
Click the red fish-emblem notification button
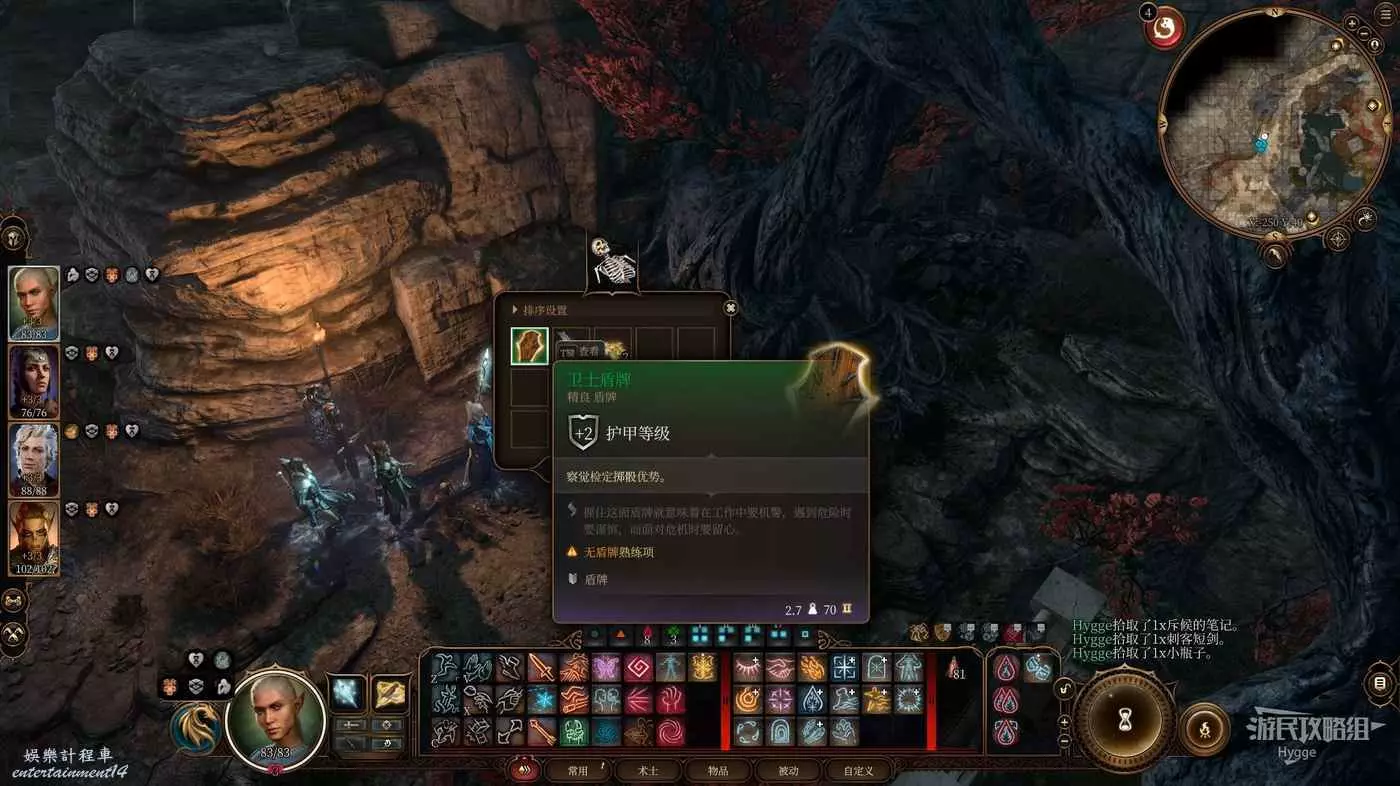pos(1164,28)
